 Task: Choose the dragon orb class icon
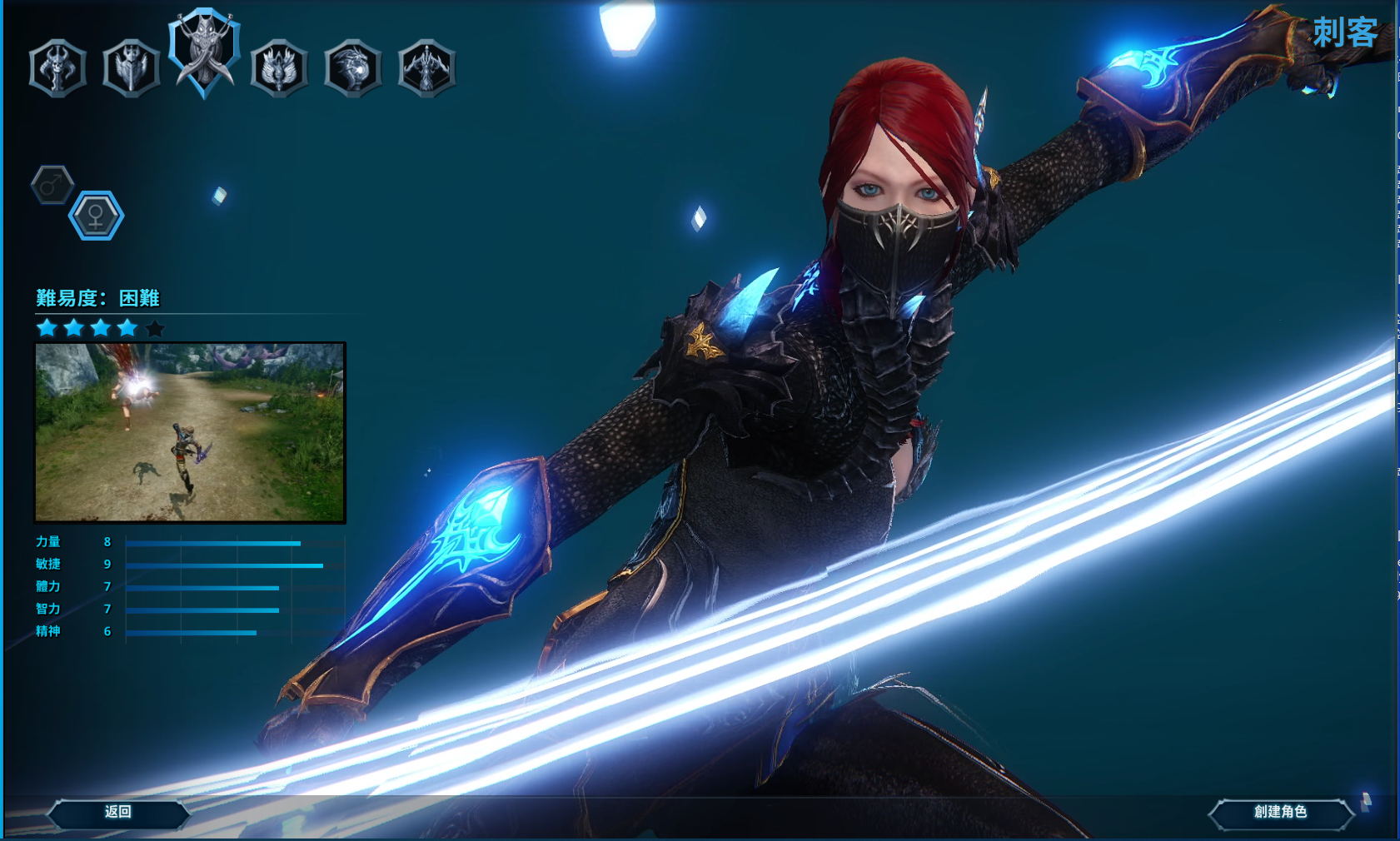click(352, 67)
